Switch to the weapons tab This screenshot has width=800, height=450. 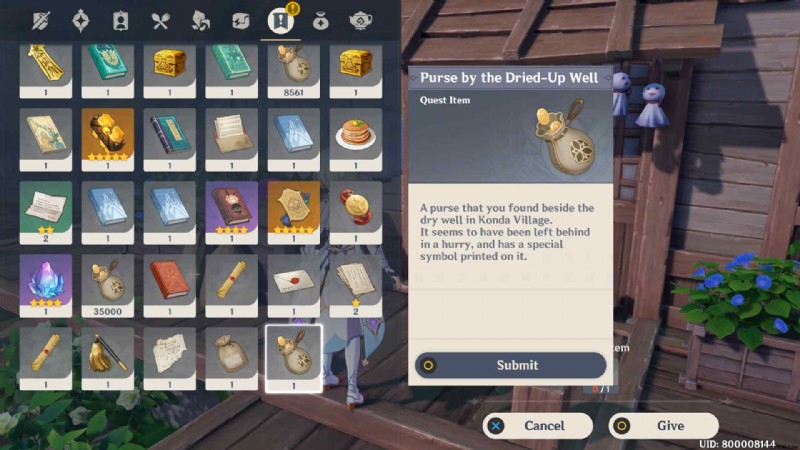click(43, 20)
